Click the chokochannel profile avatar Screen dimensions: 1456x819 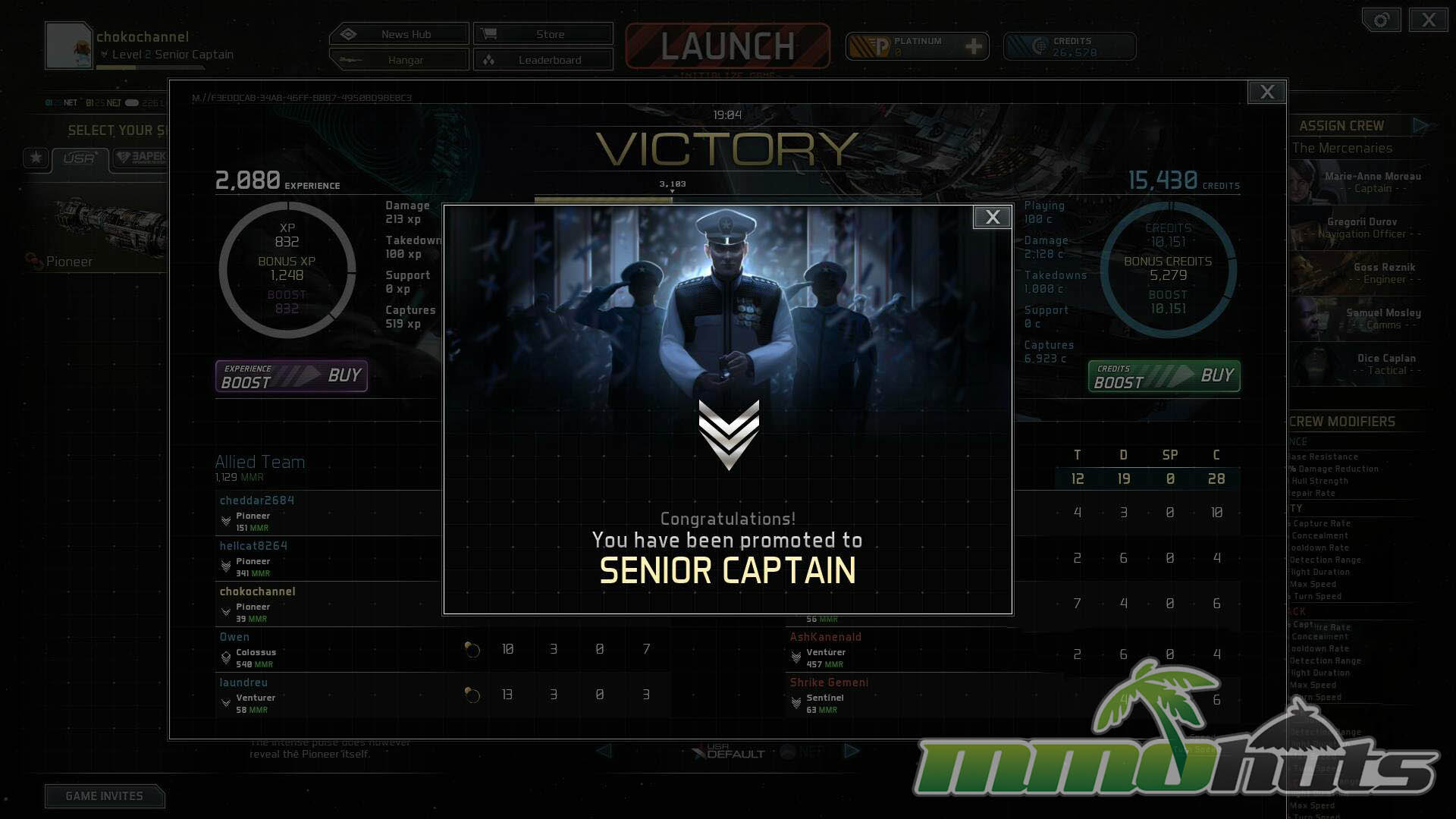(x=69, y=45)
